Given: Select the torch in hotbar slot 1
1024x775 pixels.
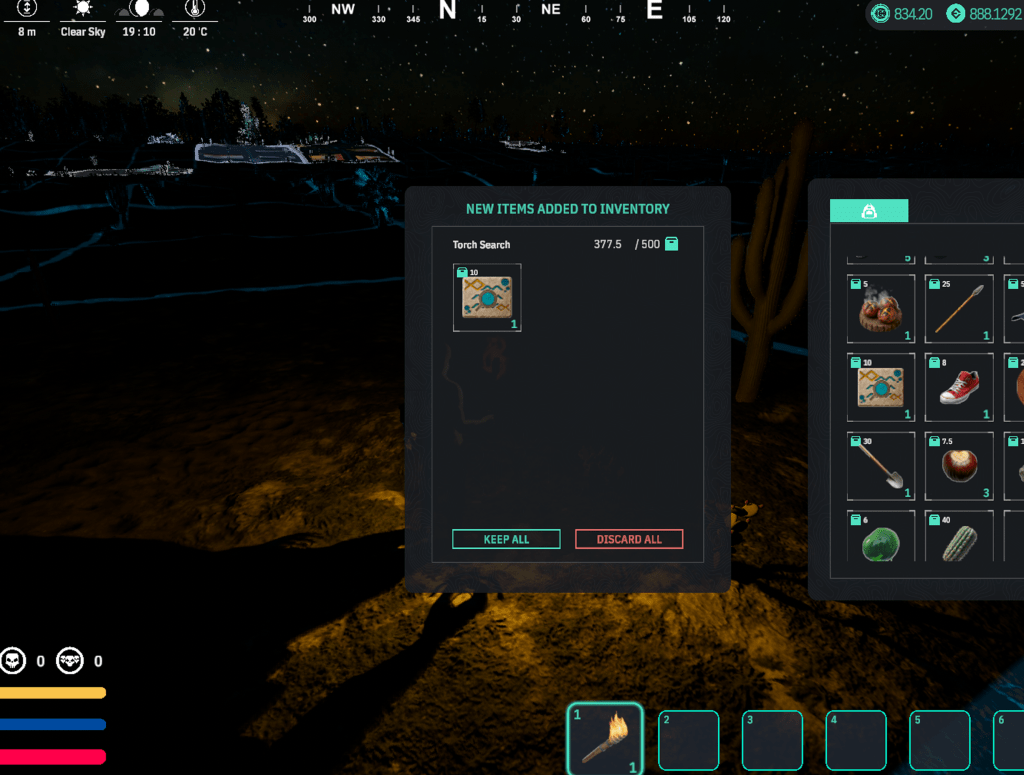Looking at the screenshot, I should (604, 740).
